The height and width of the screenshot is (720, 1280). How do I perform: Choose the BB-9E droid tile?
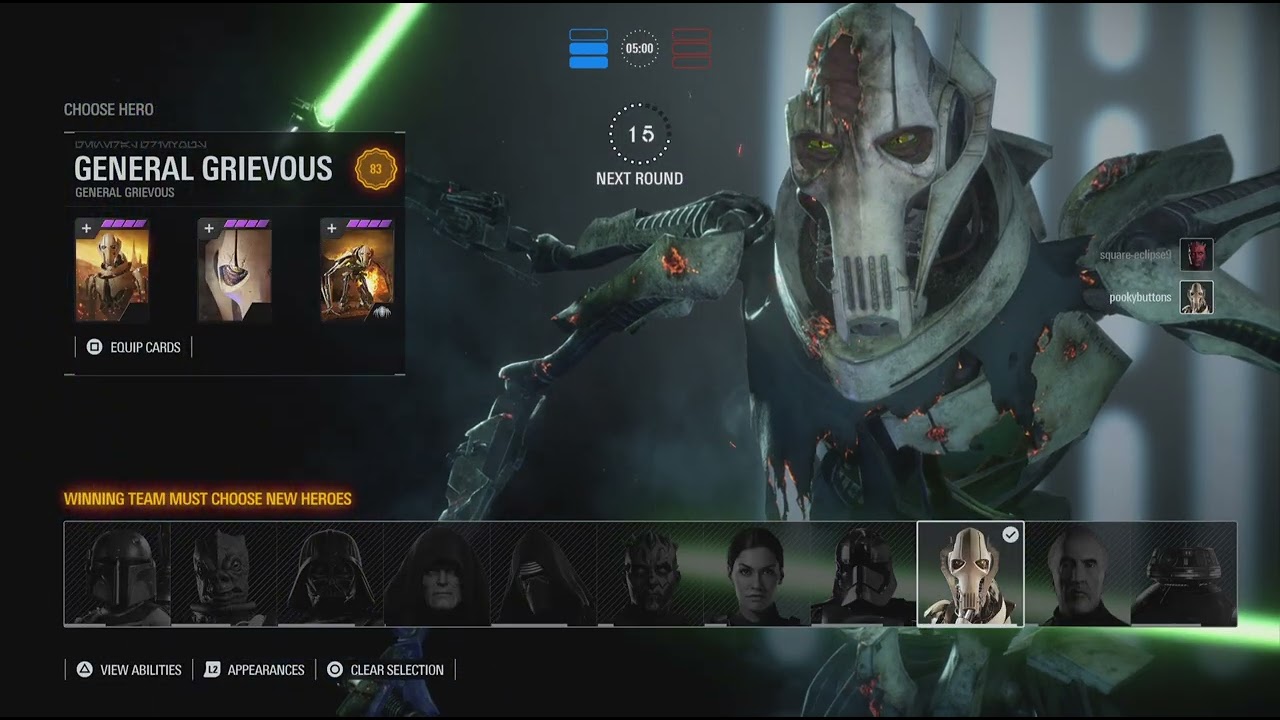pyautogui.click(x=1184, y=575)
